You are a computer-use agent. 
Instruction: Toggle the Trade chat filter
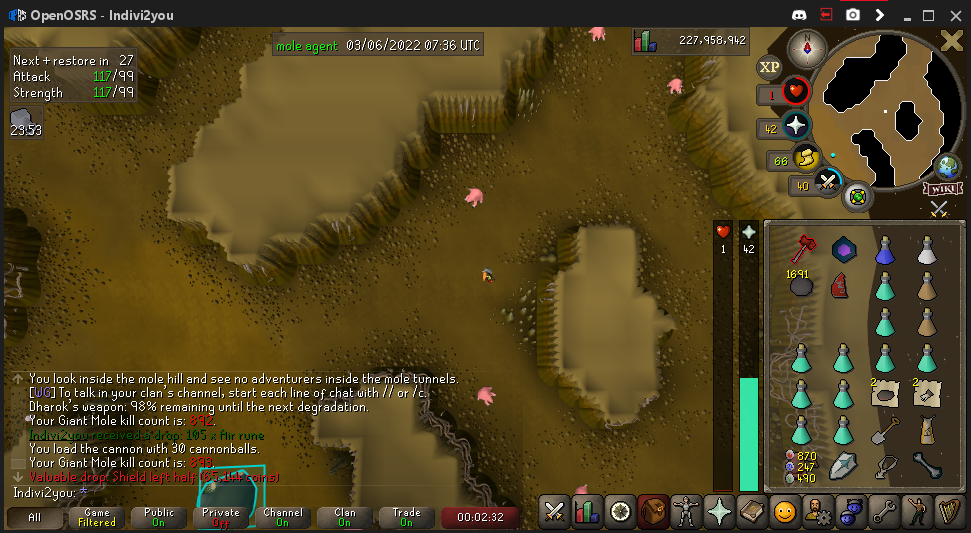click(406, 518)
